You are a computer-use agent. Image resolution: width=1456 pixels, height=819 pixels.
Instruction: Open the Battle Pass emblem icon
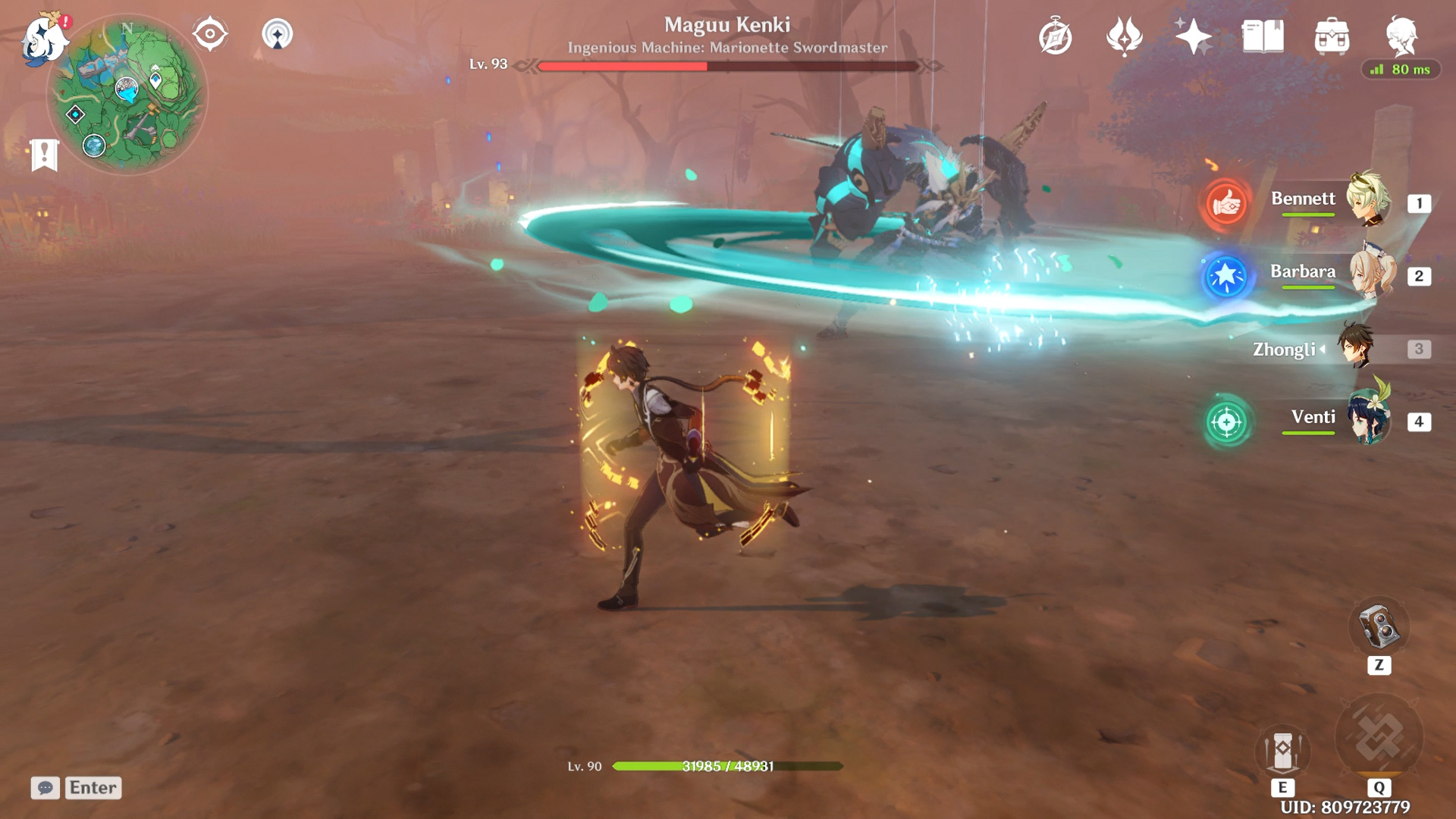coord(1125,36)
